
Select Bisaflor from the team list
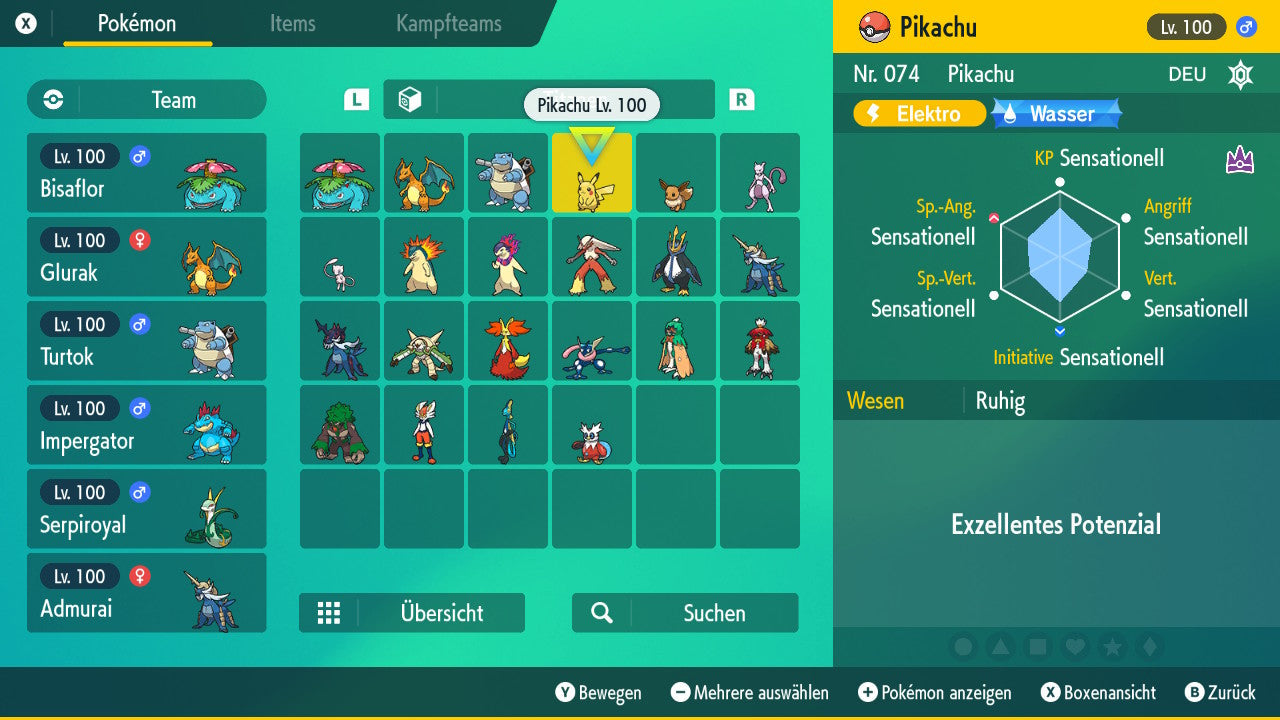click(146, 172)
